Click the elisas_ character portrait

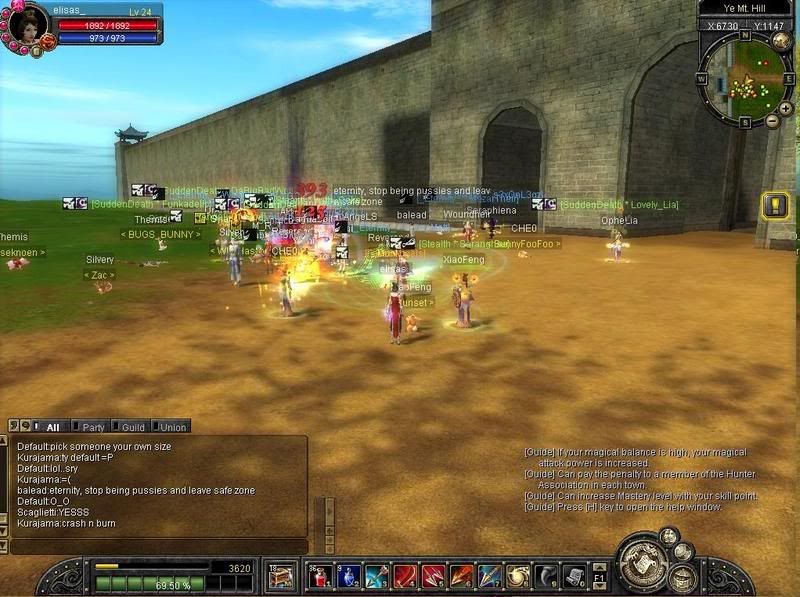point(28,24)
